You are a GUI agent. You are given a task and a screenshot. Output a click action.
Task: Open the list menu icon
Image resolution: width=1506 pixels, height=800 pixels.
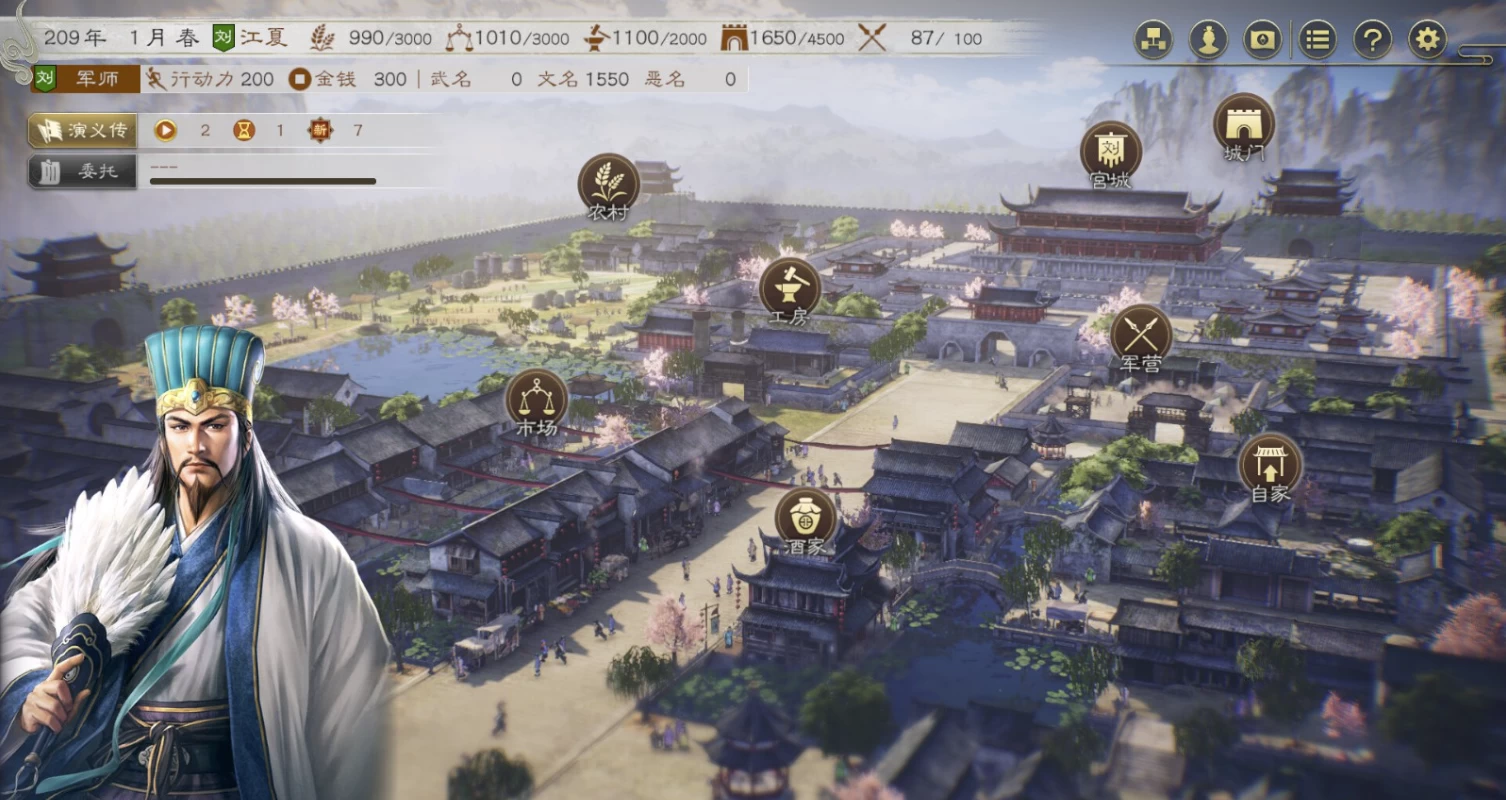click(1318, 40)
